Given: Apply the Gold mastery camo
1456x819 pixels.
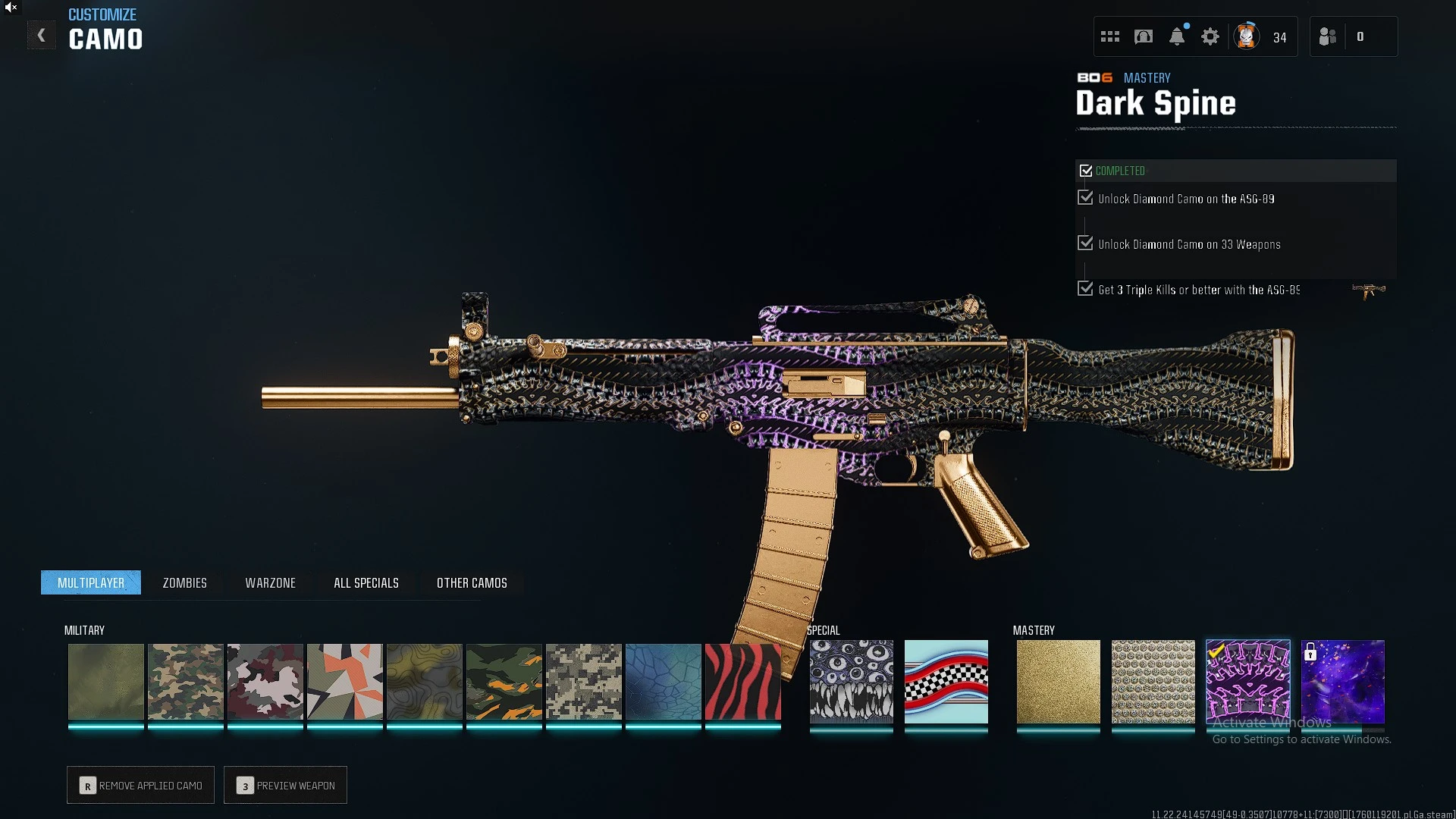Looking at the screenshot, I should (1058, 681).
